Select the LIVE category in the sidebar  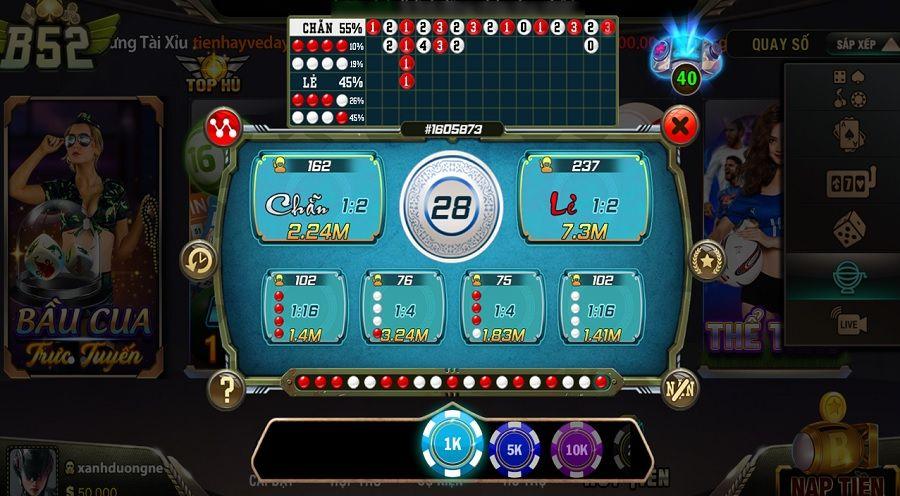[x=848, y=323]
